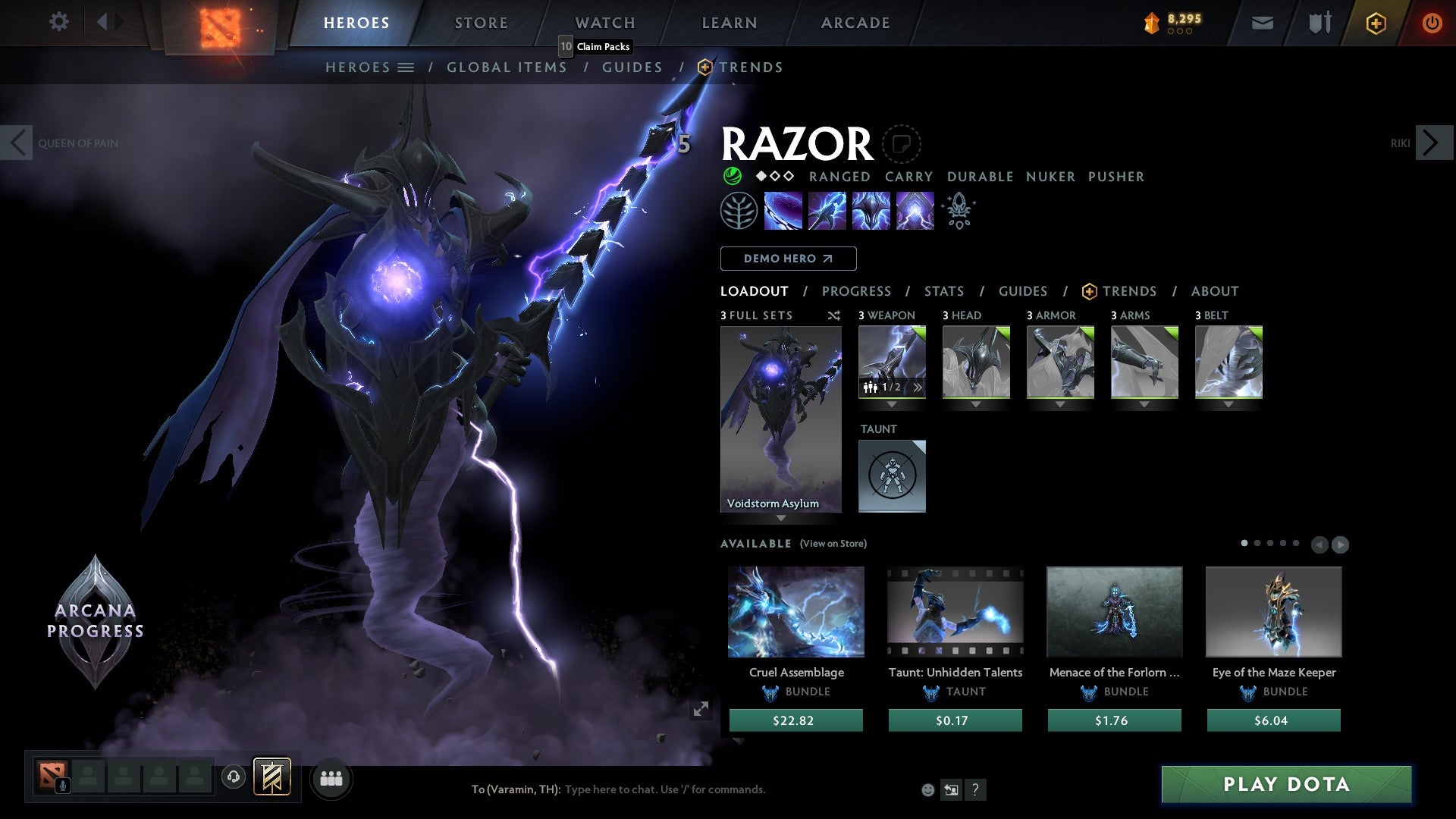Select the empty Taunt slot

892,476
